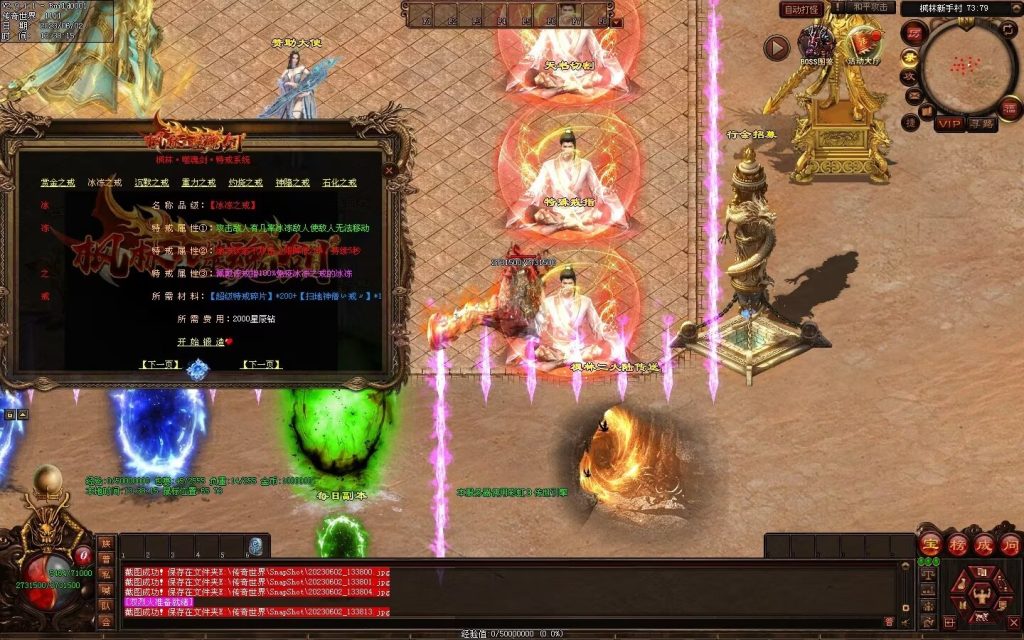Viewport: 1024px width, 640px height.
Task: Show the 灼烧之戒 ring details
Action: click(246, 183)
